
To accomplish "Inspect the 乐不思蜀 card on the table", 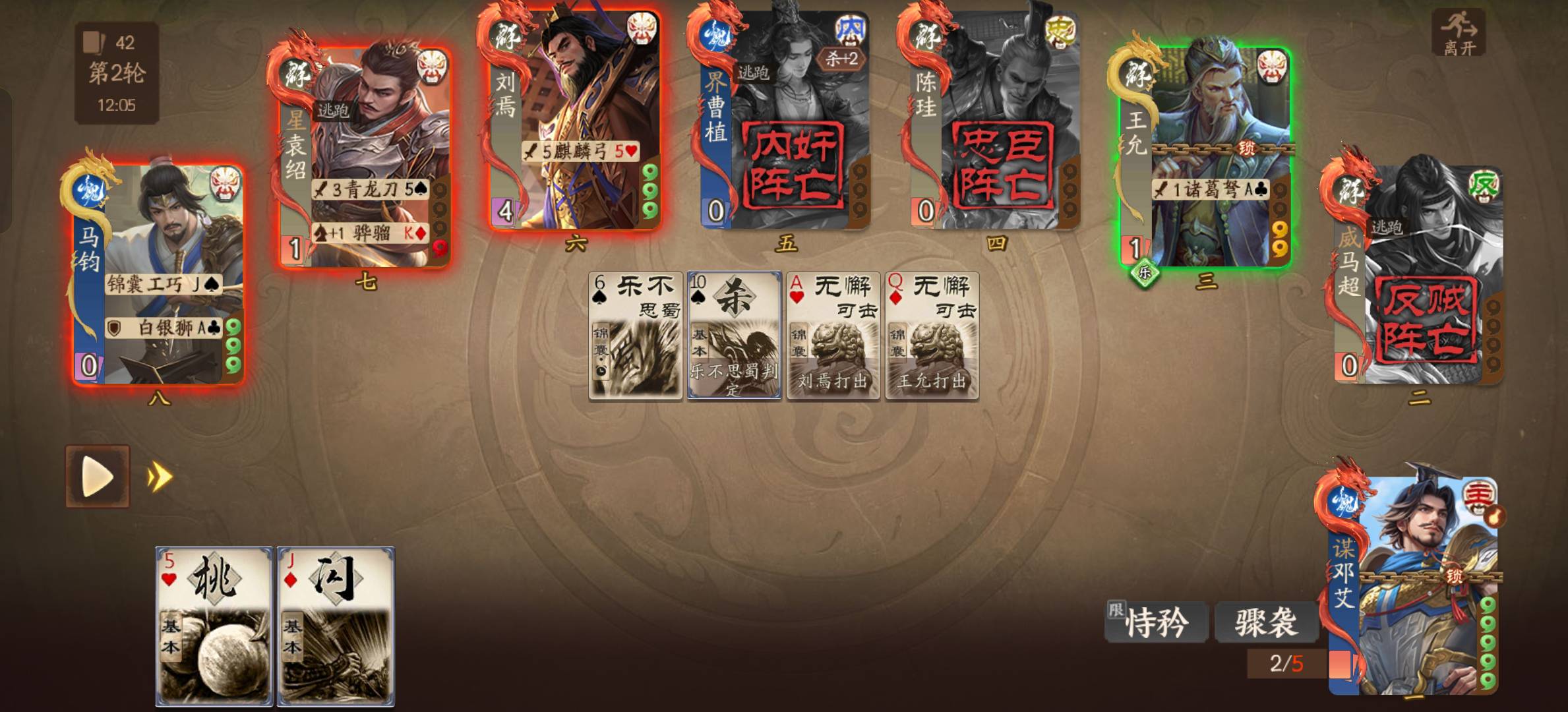I will click(x=635, y=335).
